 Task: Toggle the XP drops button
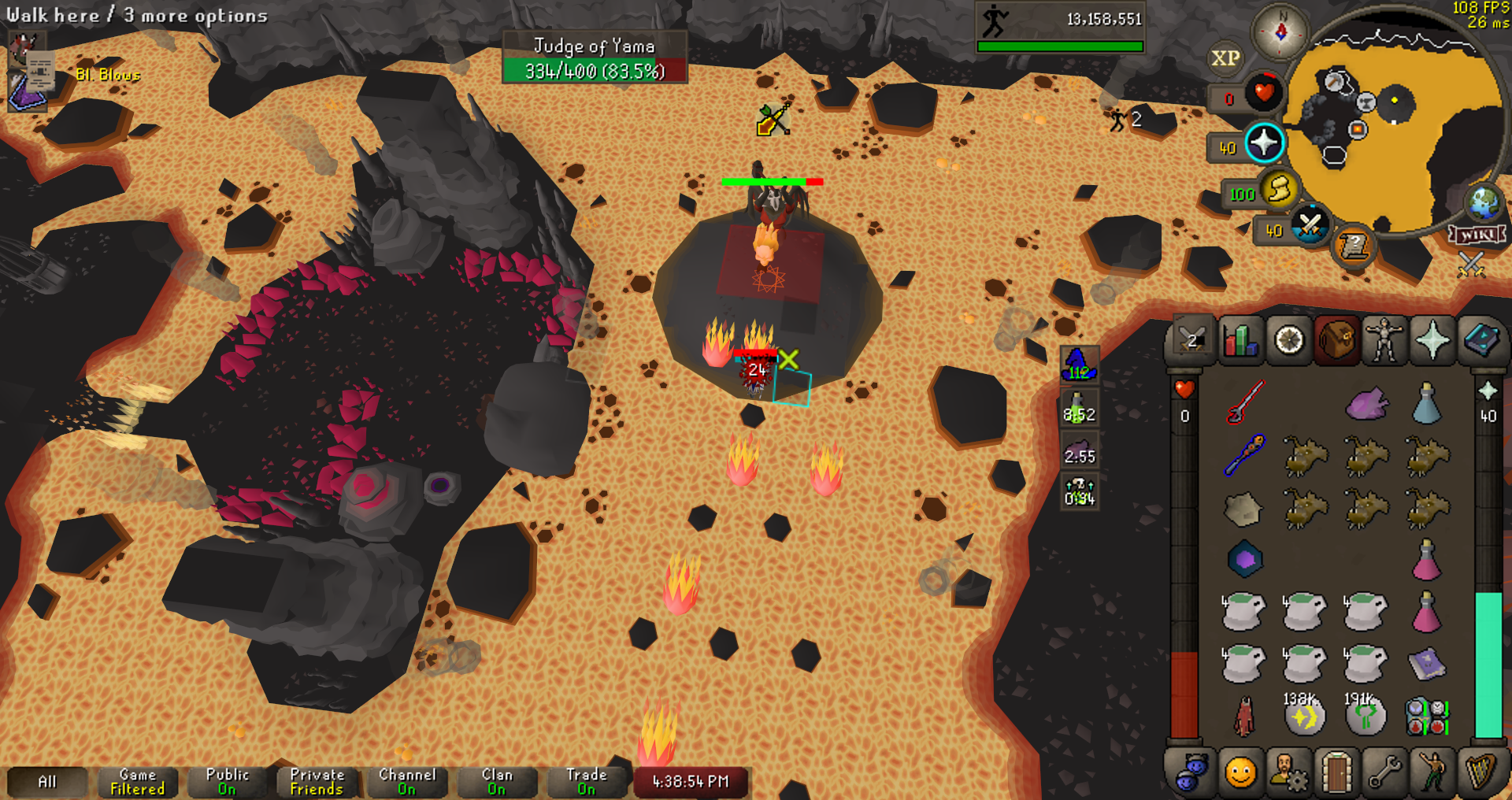click(1225, 58)
